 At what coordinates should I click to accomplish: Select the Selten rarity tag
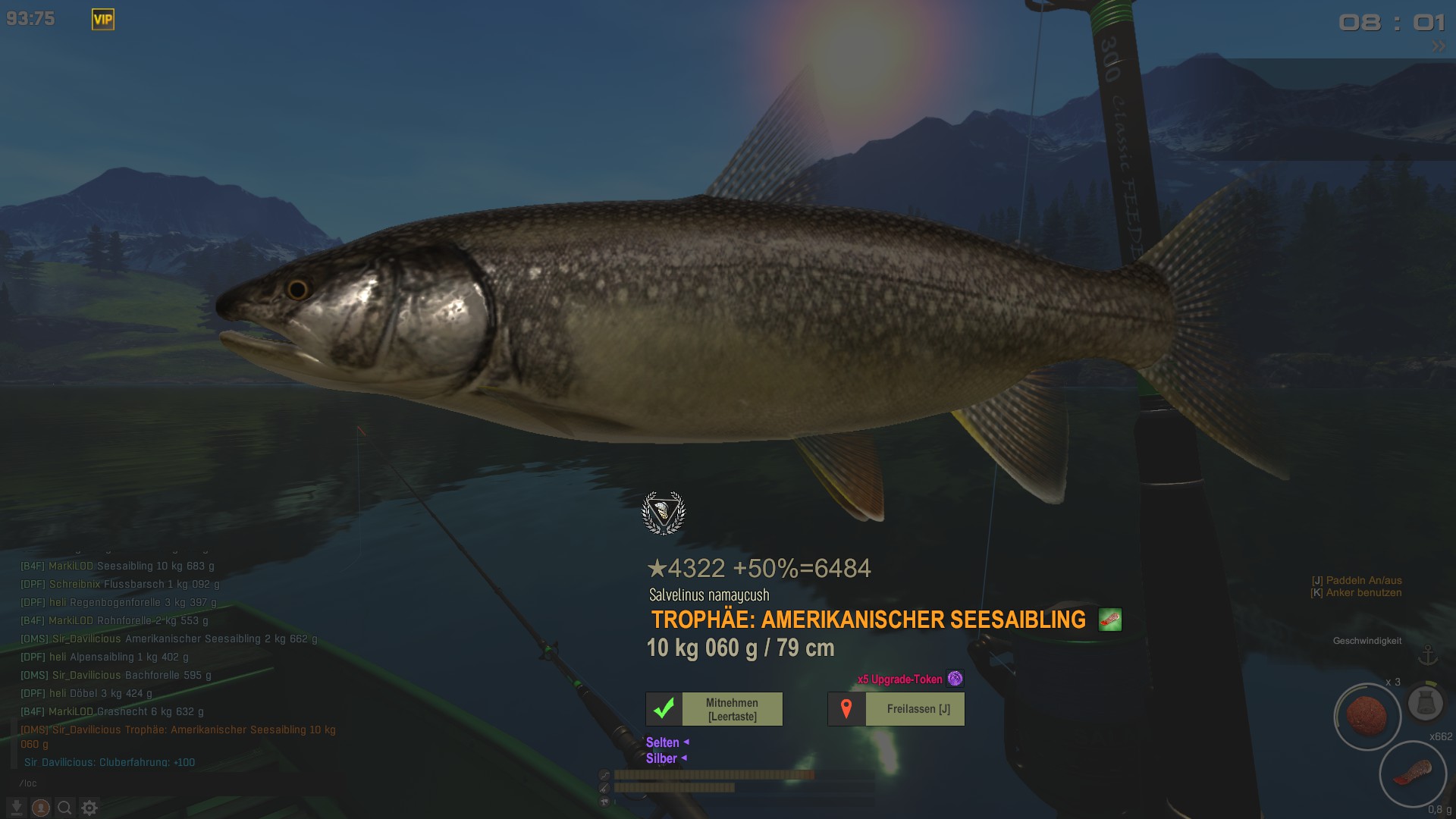[662, 742]
